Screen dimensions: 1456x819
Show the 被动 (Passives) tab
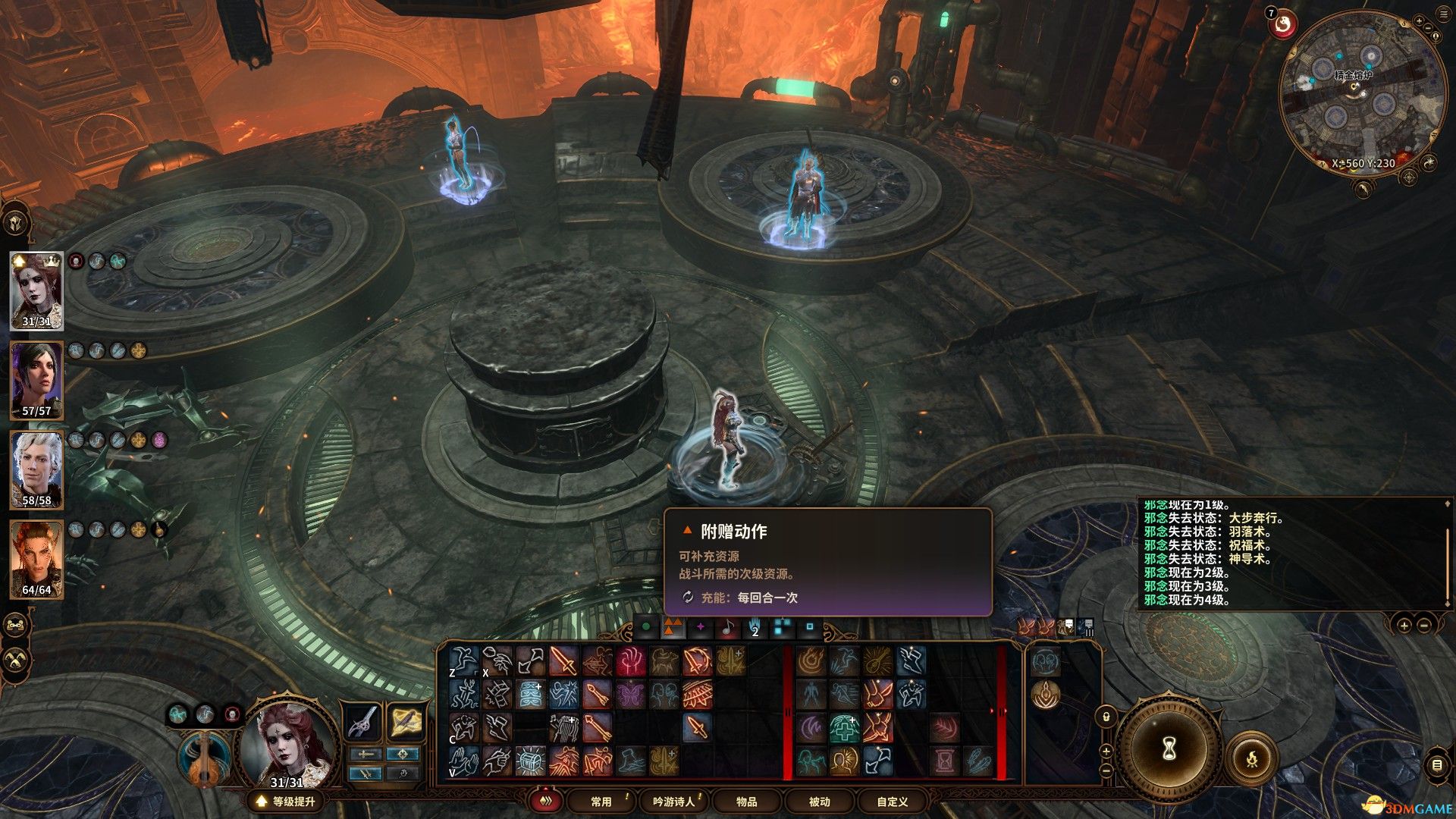point(819,802)
